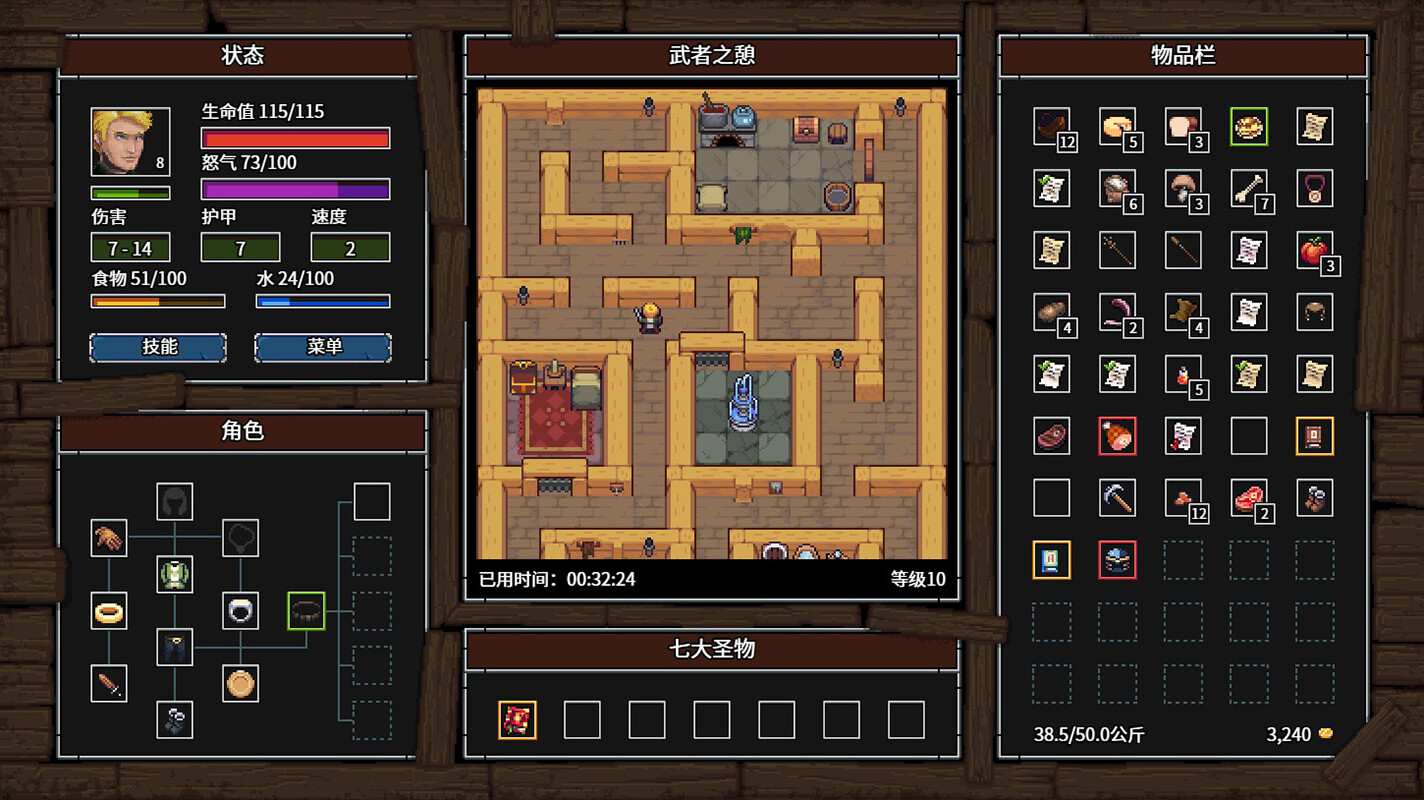Image resolution: width=1424 pixels, height=800 pixels.
Task: Select the green-highlighted belt slot
Action: point(305,612)
